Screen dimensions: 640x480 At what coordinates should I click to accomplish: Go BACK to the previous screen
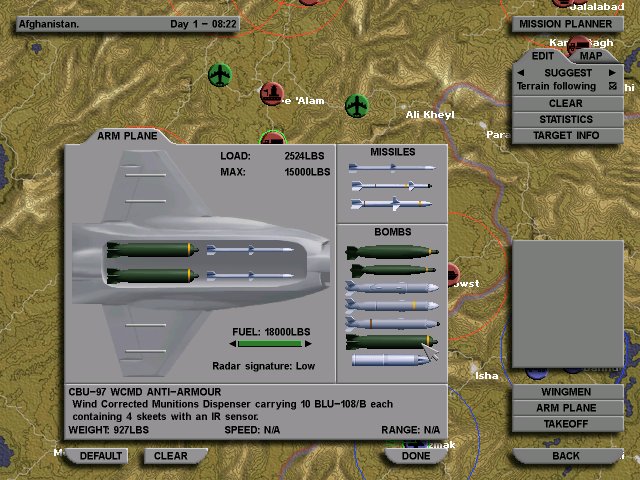566,456
